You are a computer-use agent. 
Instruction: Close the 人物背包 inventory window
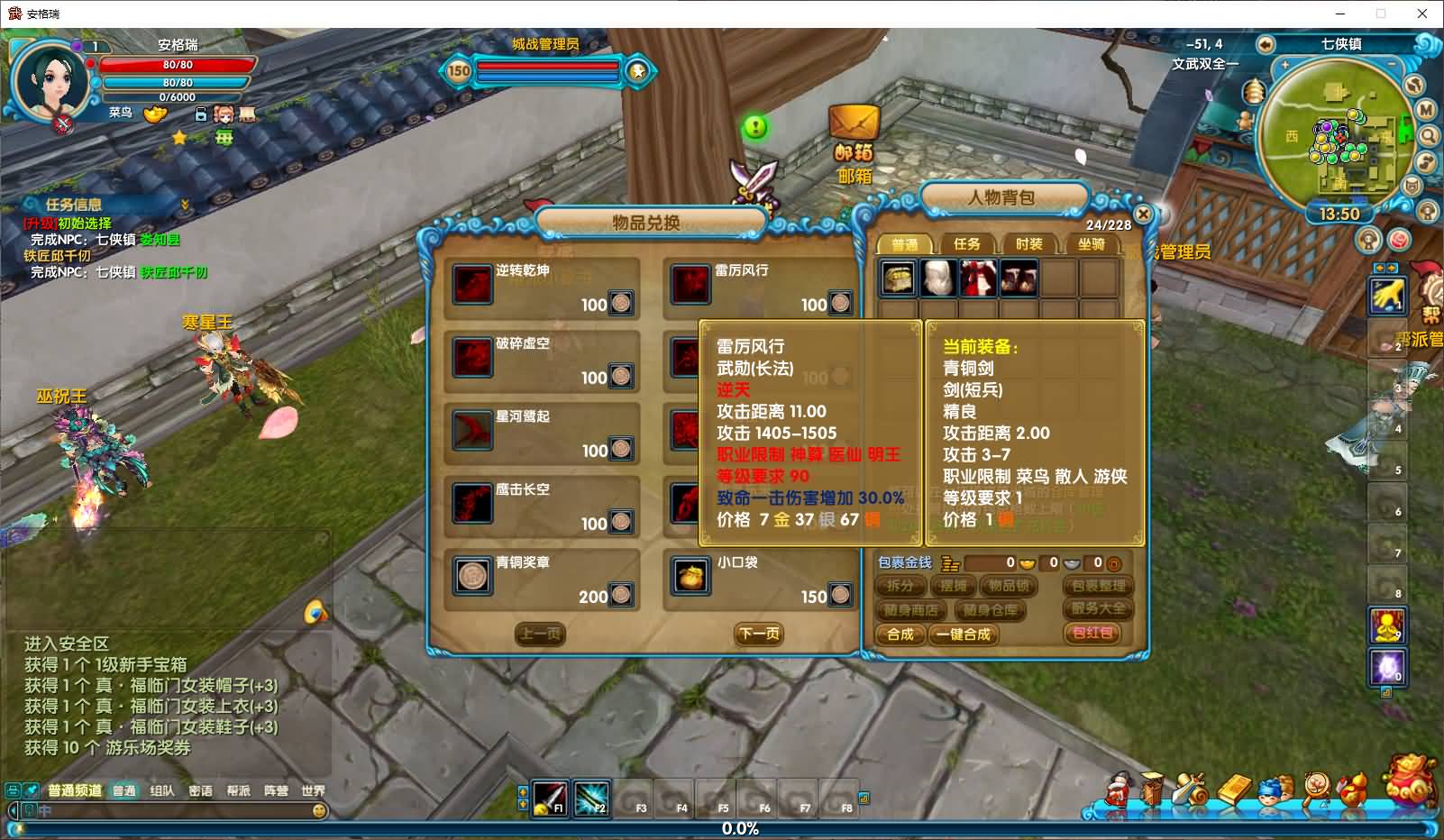[1142, 214]
